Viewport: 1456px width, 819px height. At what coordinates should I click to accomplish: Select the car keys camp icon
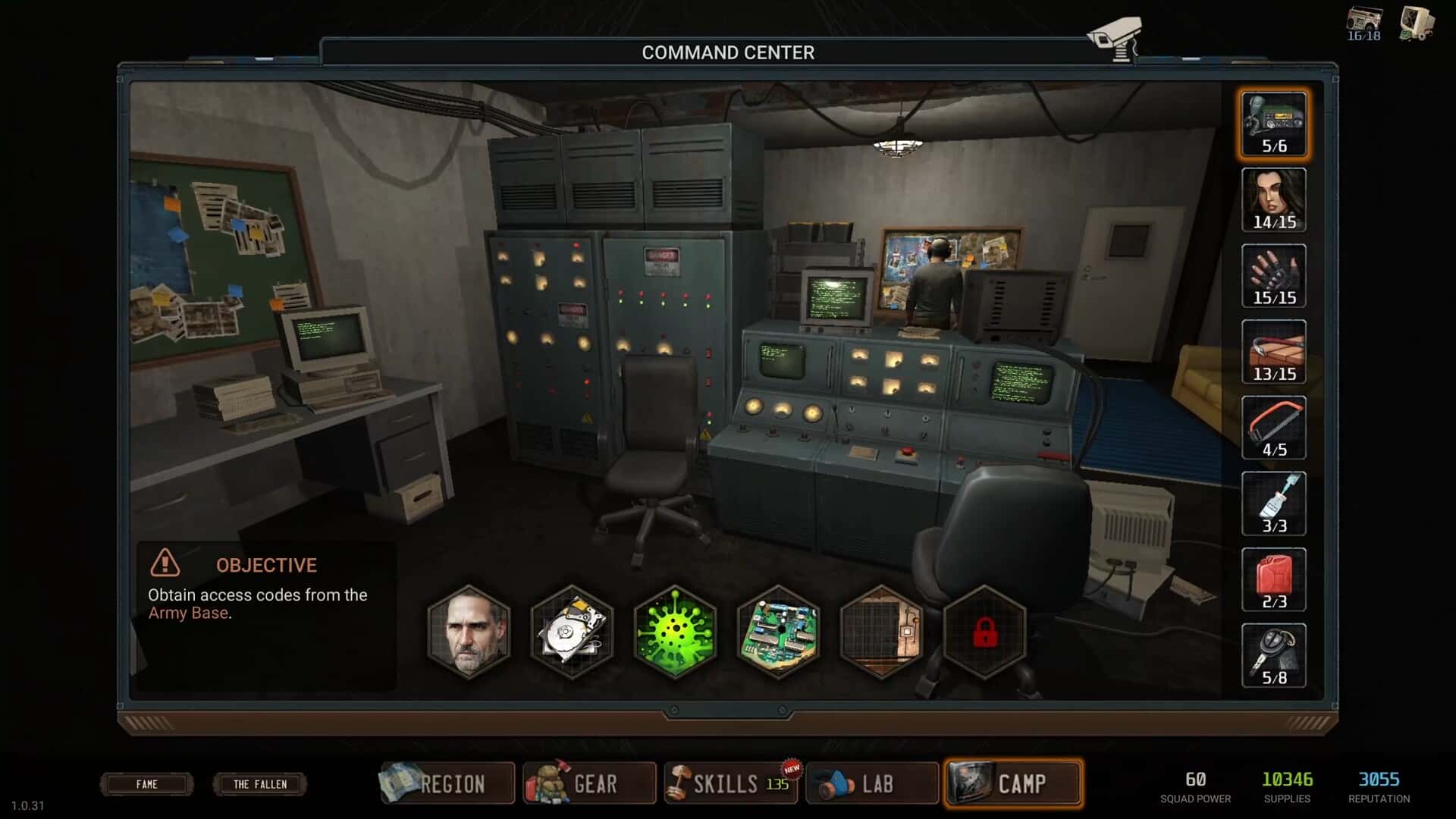tap(1274, 656)
